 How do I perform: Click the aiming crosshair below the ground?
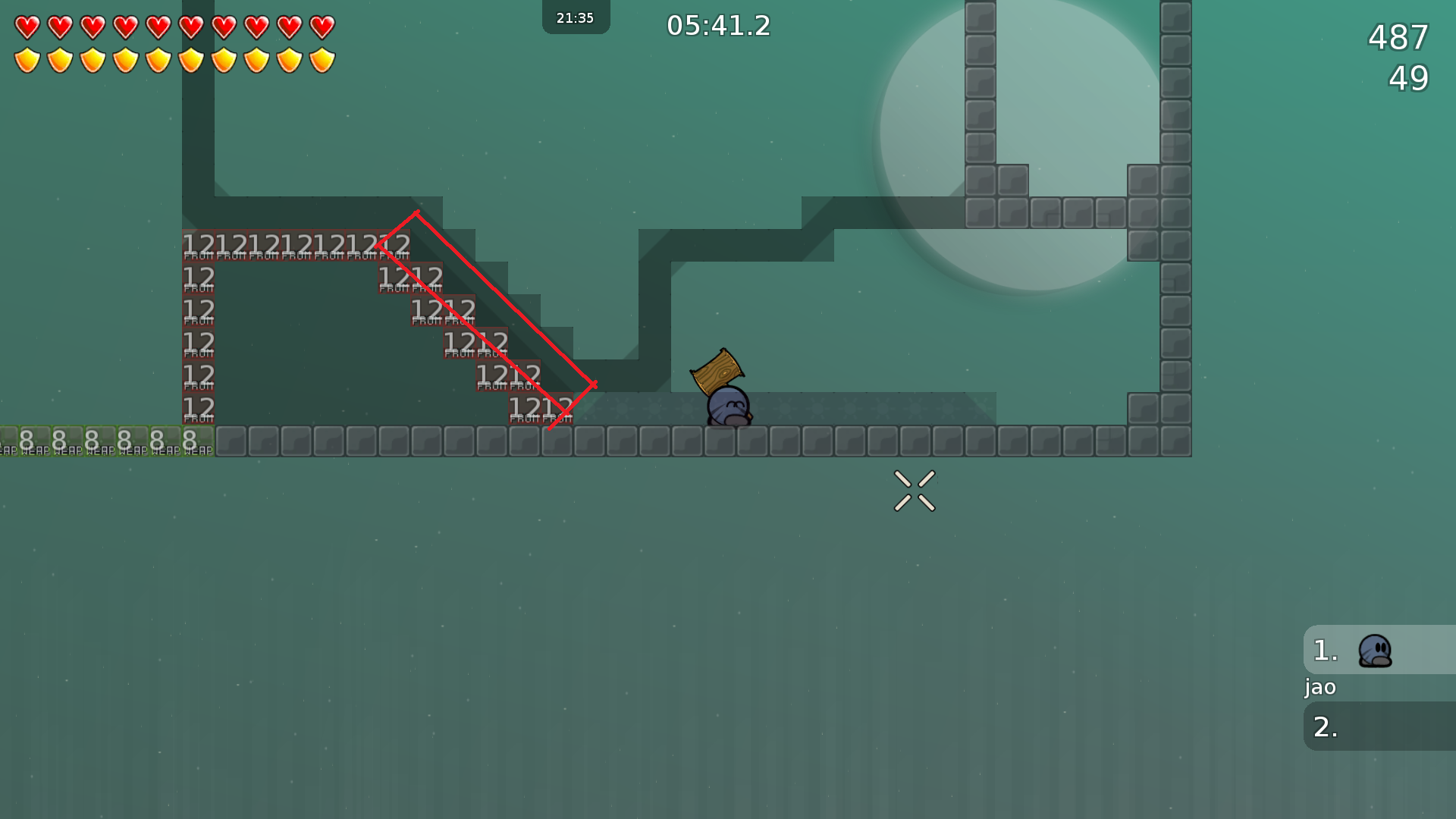click(x=914, y=491)
